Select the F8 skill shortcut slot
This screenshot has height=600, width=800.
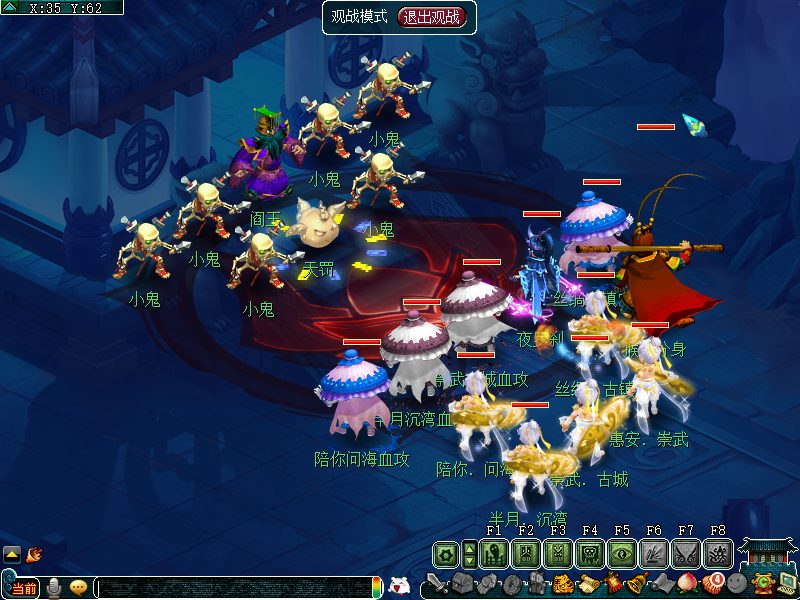pos(717,554)
